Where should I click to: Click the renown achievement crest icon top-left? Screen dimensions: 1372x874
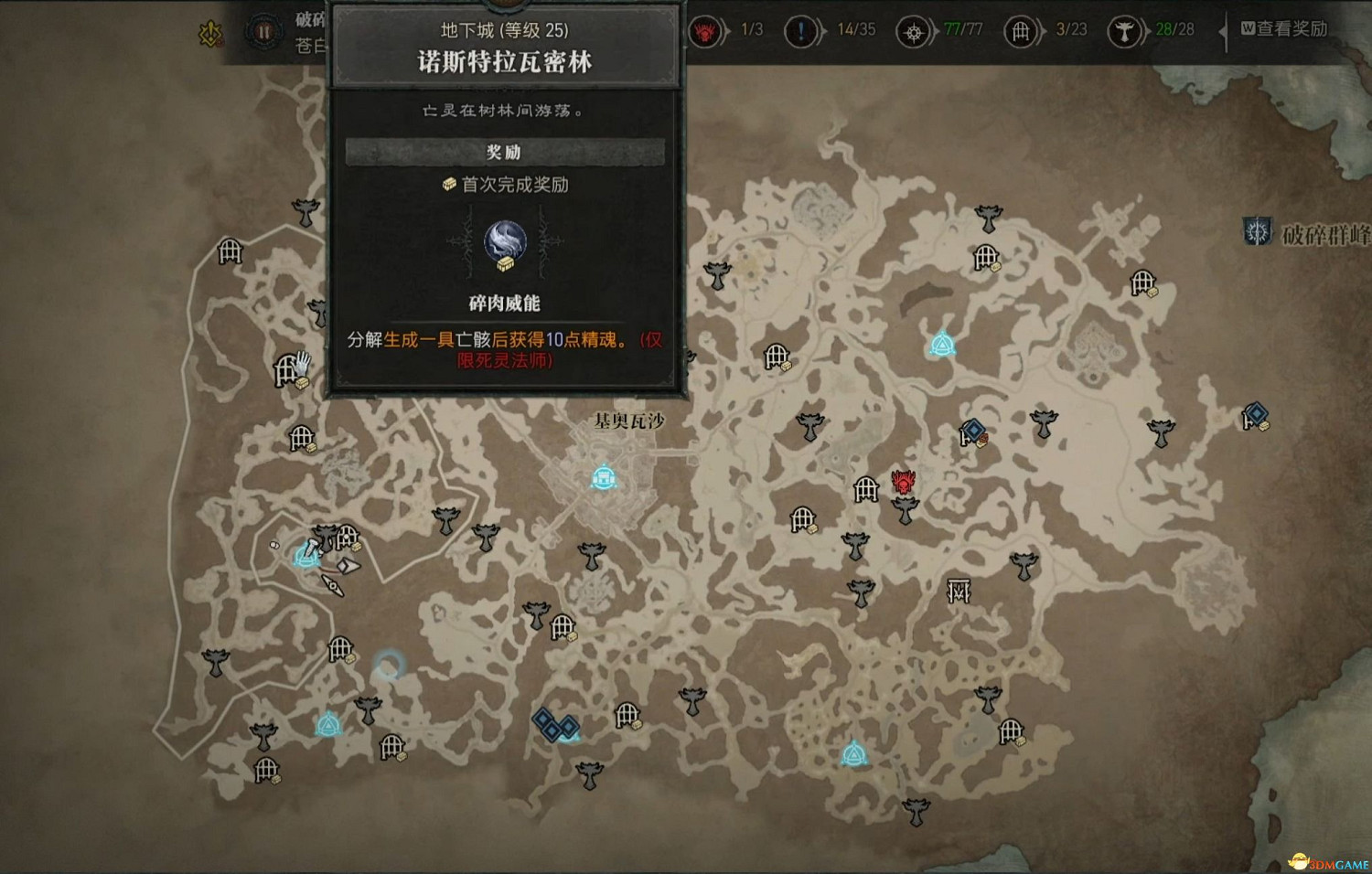click(210, 32)
